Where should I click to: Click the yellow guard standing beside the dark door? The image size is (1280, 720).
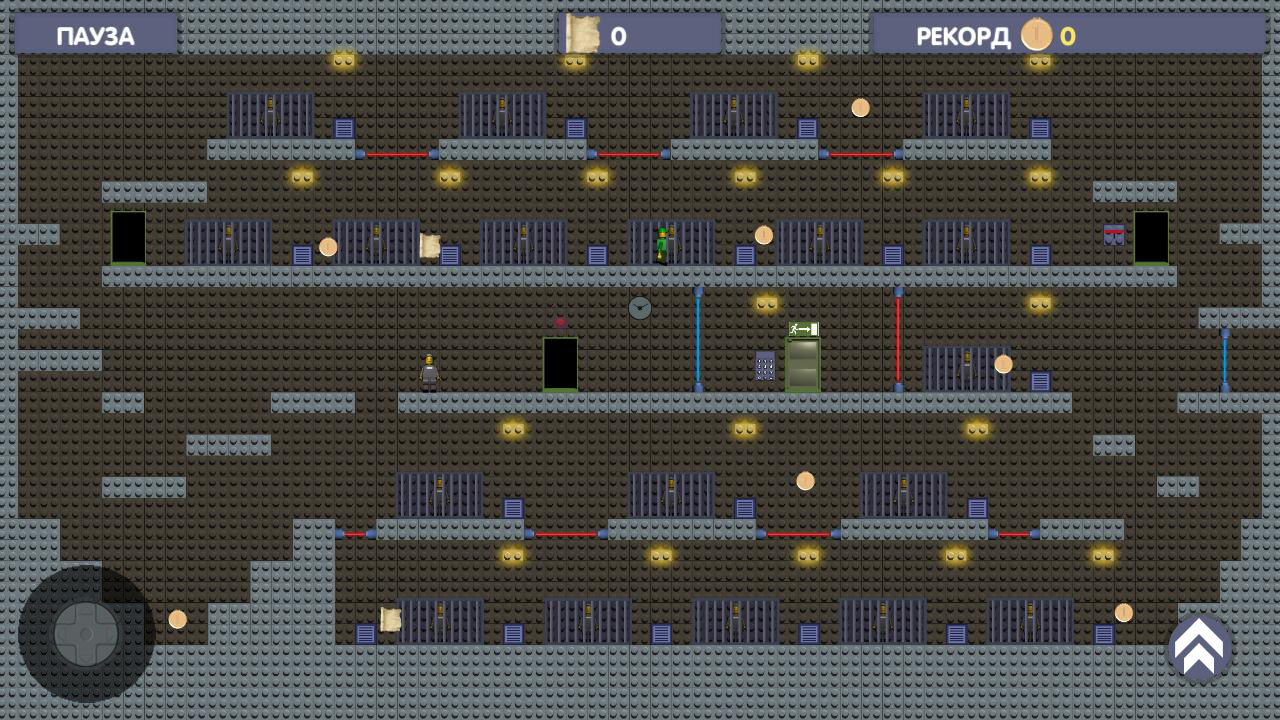point(430,370)
